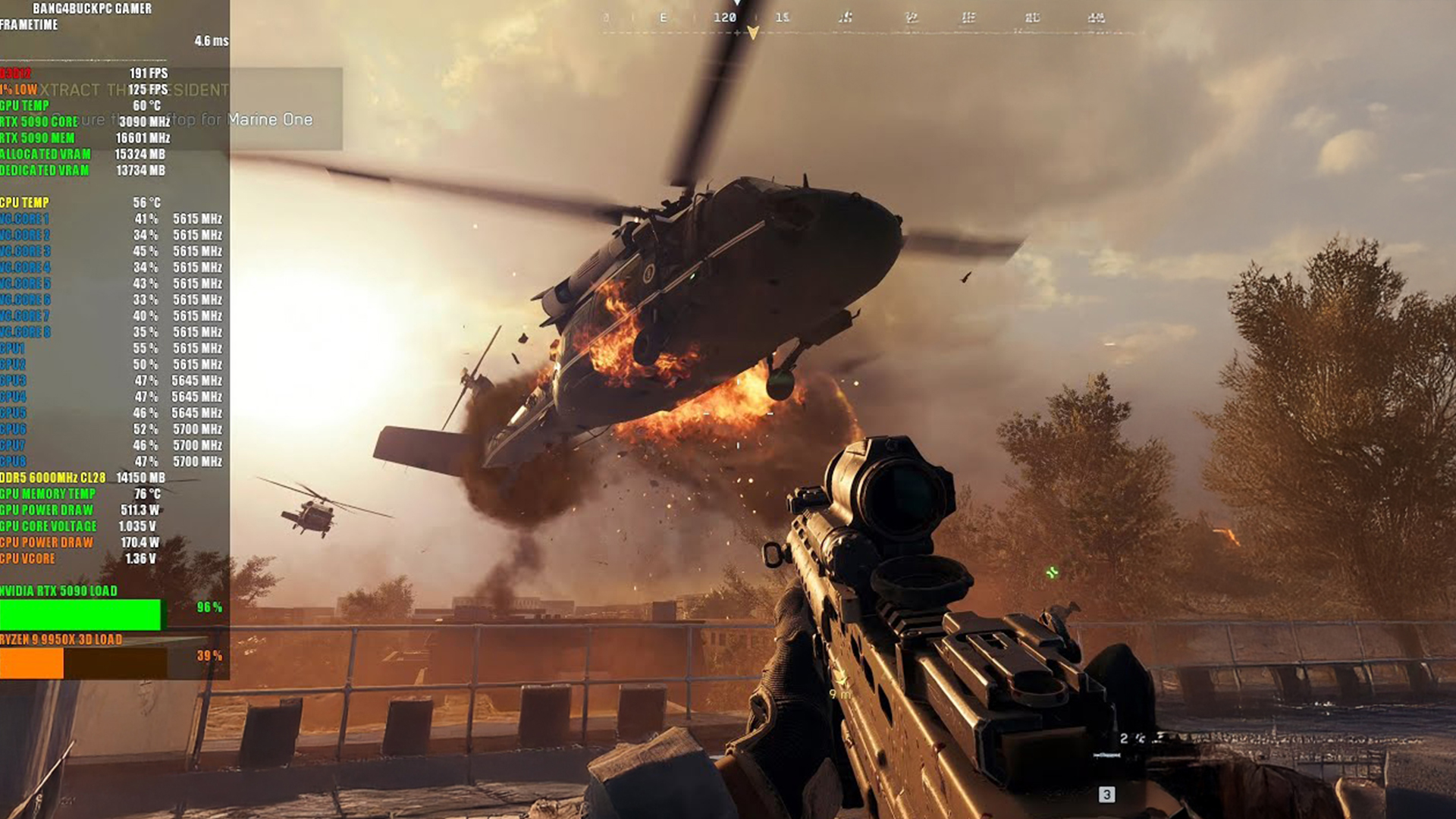Select the equipment slot numbered 3

click(x=1106, y=794)
